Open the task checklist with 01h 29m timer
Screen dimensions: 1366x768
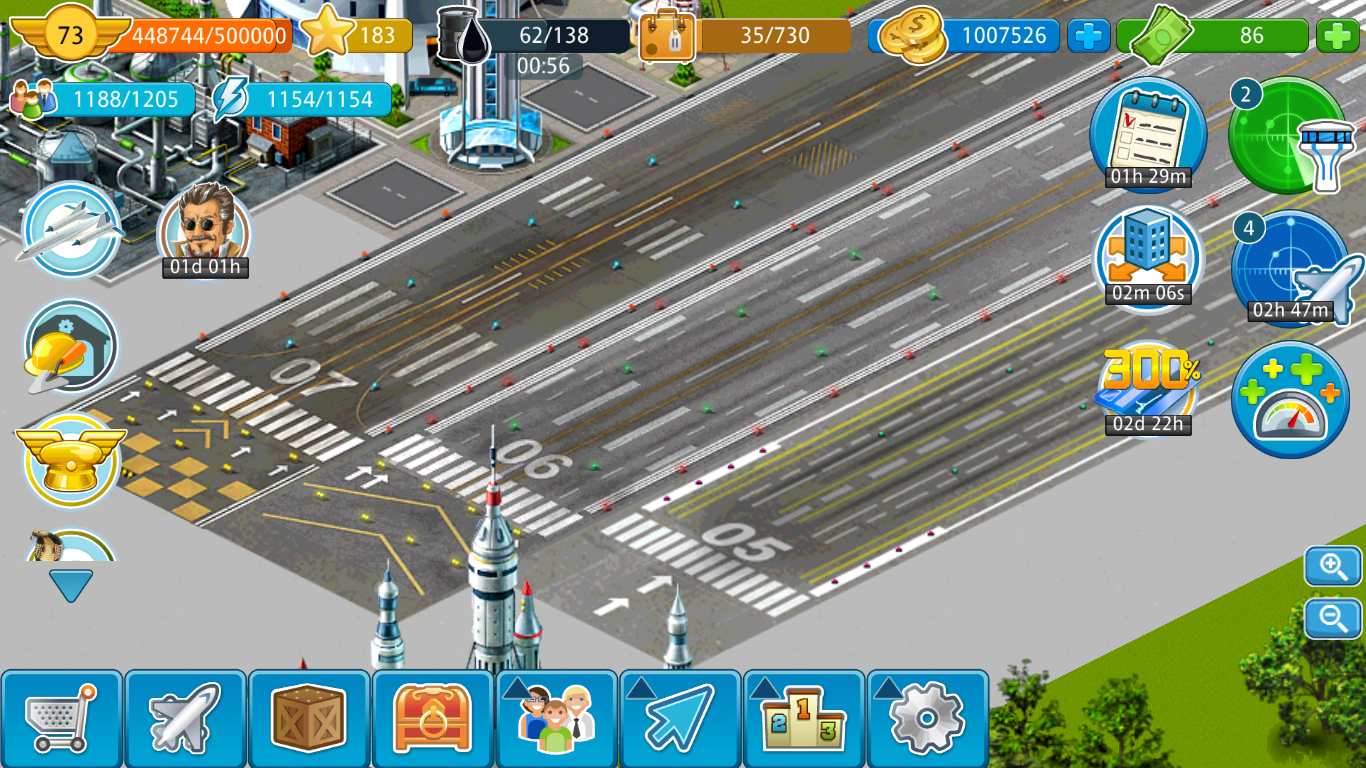(x=1147, y=134)
